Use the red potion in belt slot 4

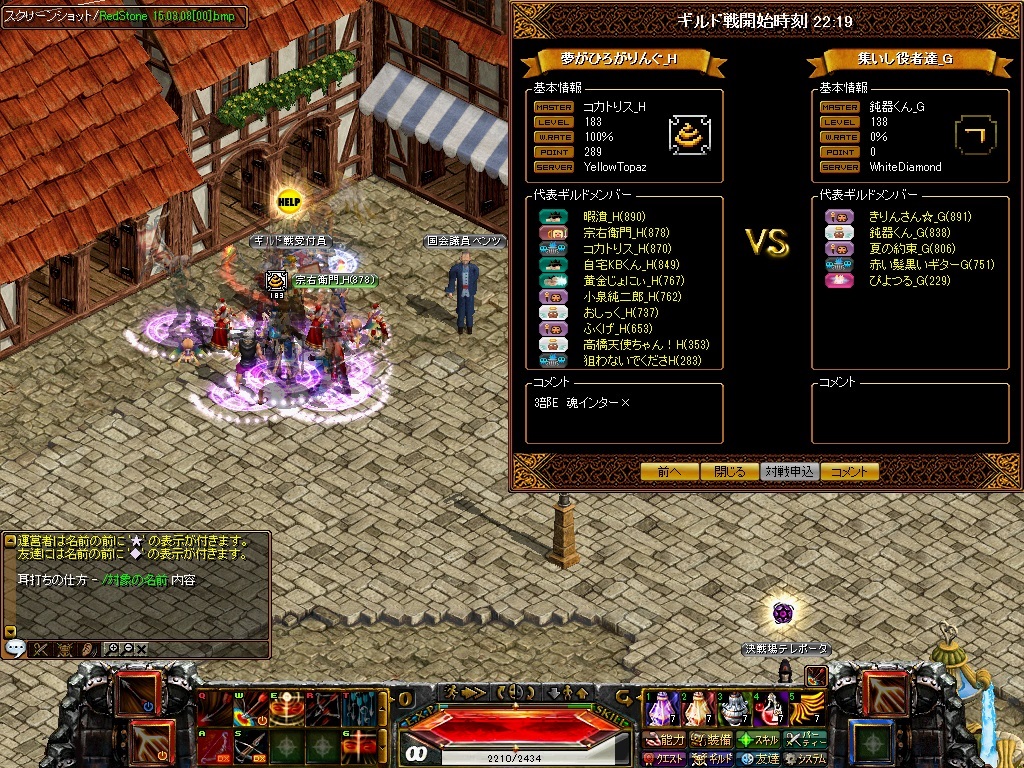[x=771, y=710]
